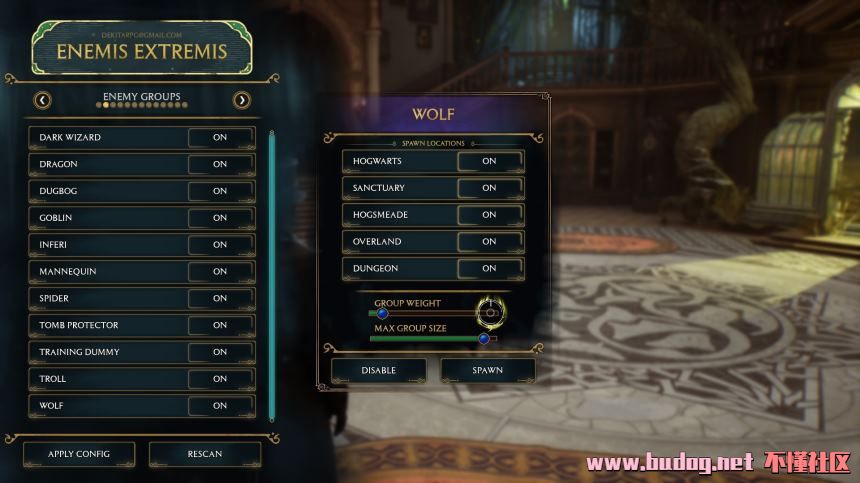Turn off the Inferi group
This screenshot has width=860, height=483.
coord(220,245)
